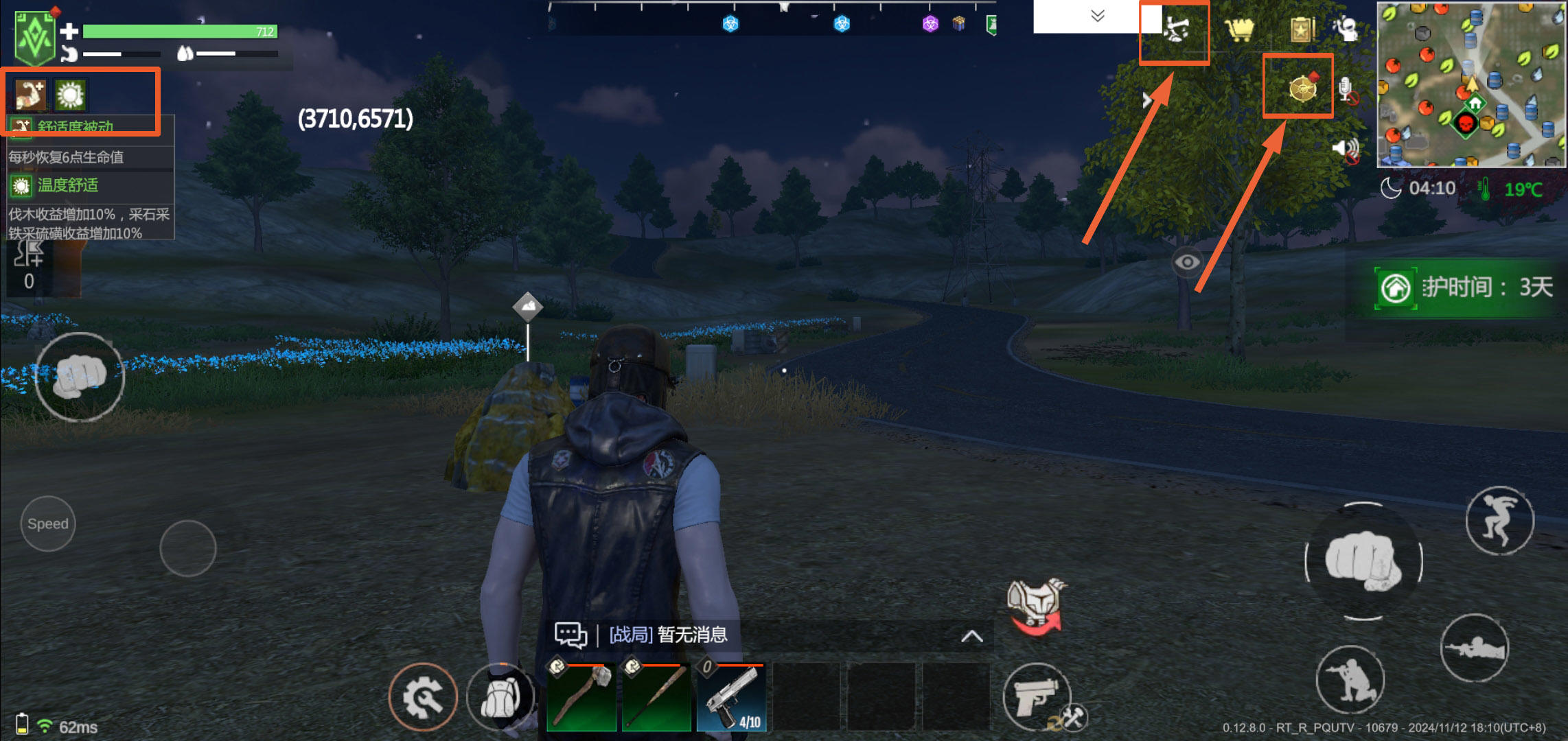Open the minimap
The height and width of the screenshot is (741, 1568).
[x=1471, y=84]
